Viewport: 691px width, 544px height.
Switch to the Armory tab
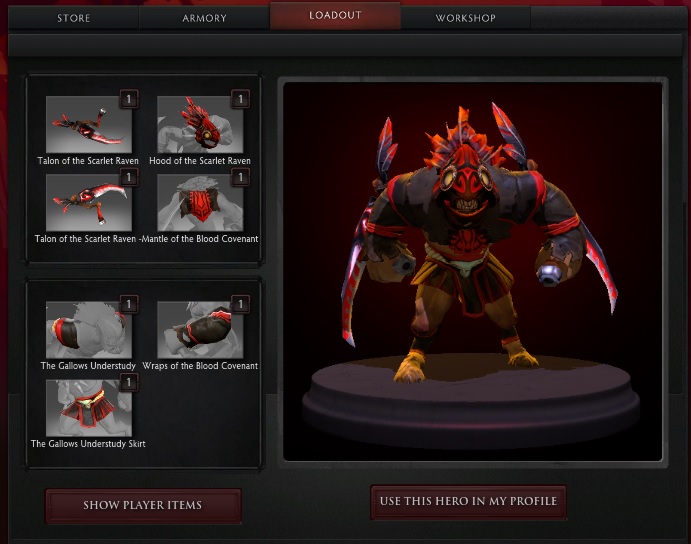click(x=204, y=18)
